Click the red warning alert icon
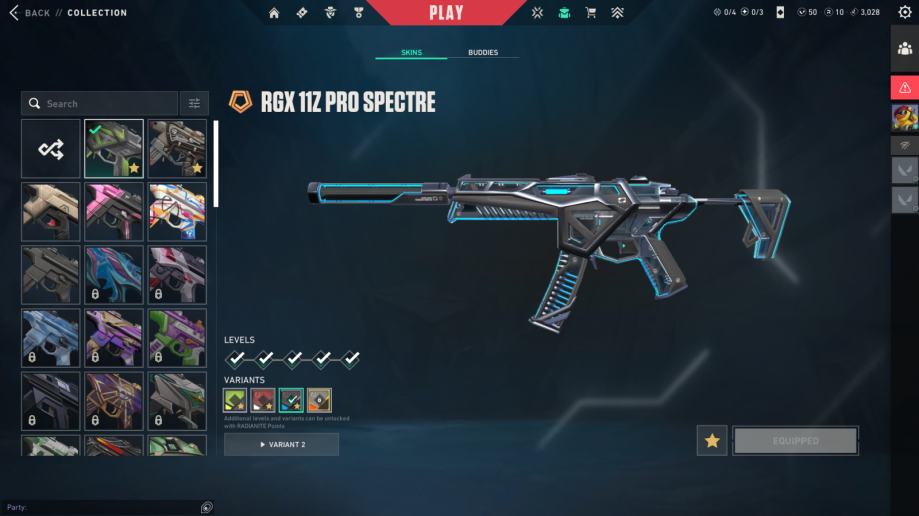The height and width of the screenshot is (516, 919). pos(905,87)
